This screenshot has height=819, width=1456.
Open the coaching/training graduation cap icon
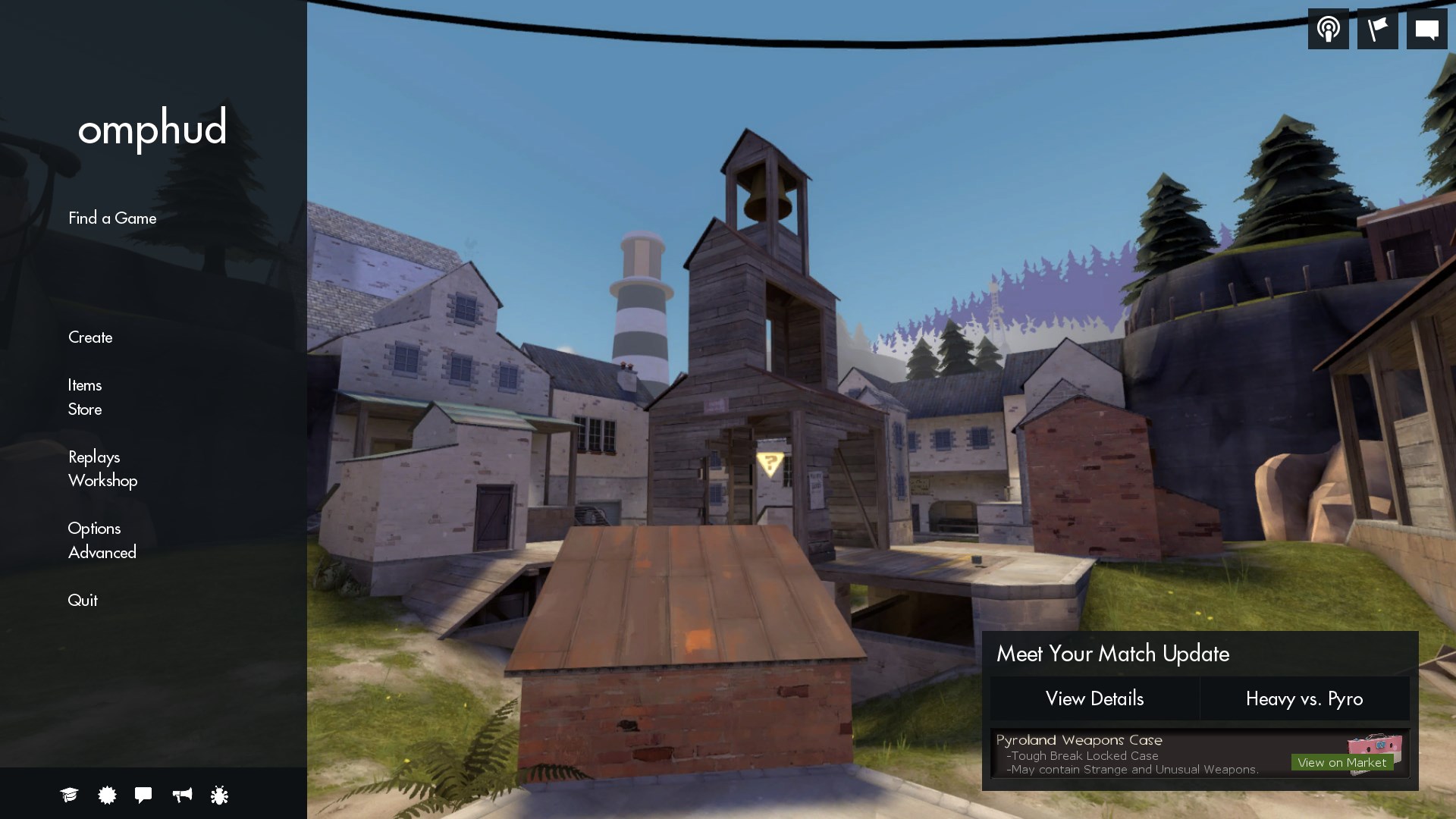click(69, 795)
